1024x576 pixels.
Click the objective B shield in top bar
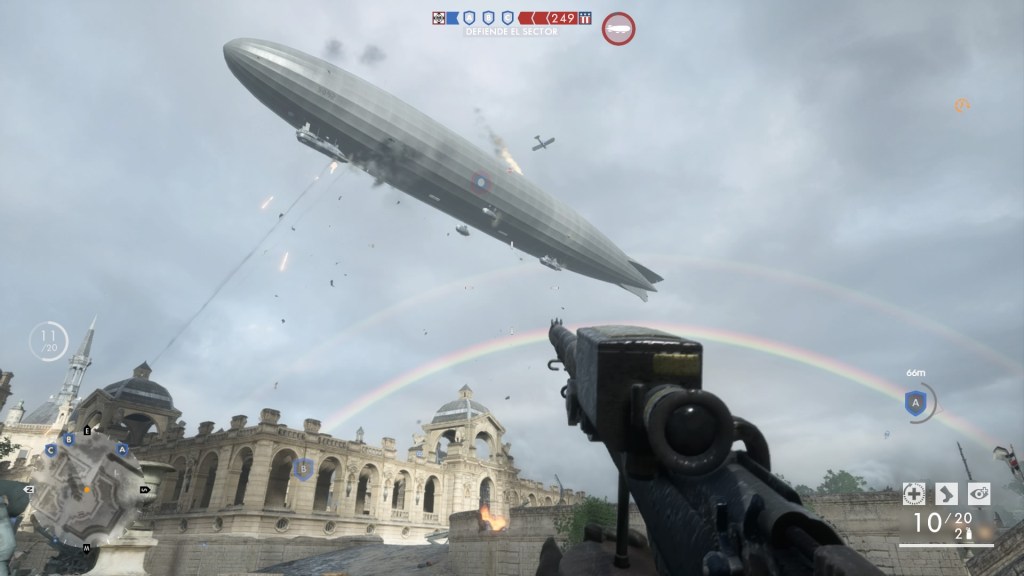(x=488, y=17)
